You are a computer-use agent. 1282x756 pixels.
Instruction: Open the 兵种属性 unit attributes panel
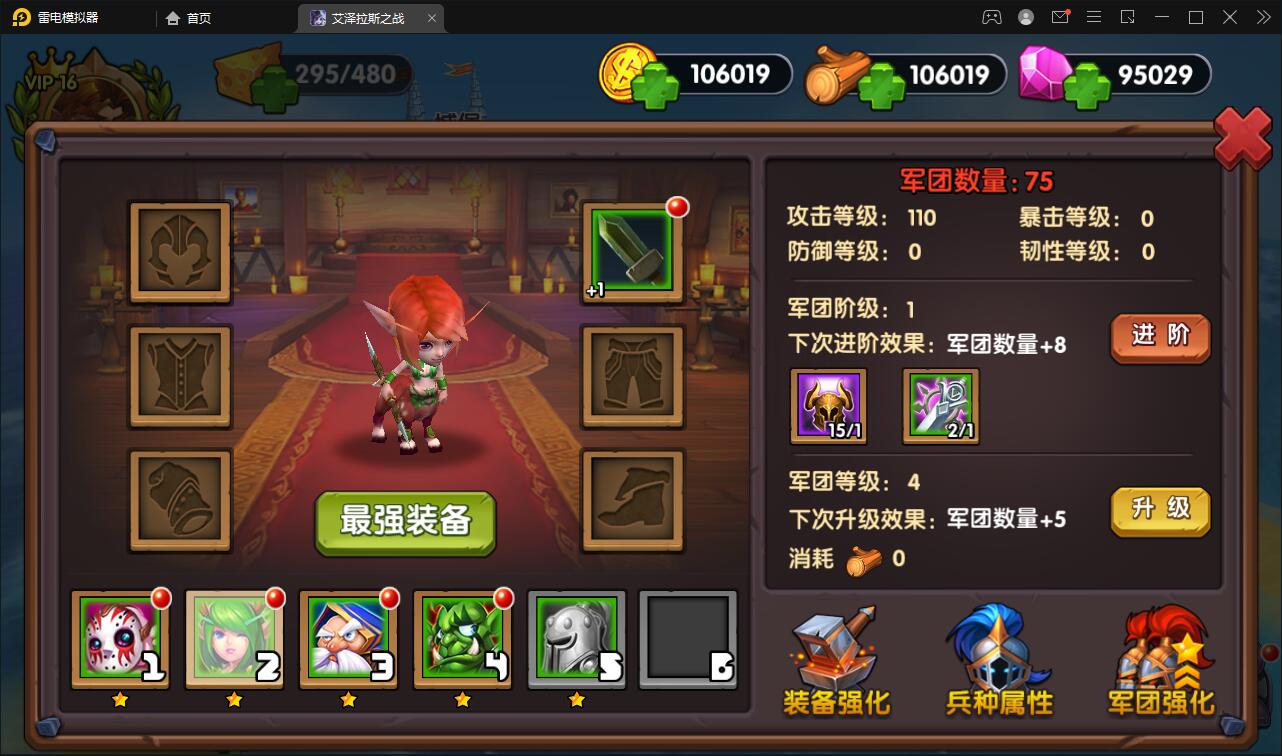click(x=998, y=660)
